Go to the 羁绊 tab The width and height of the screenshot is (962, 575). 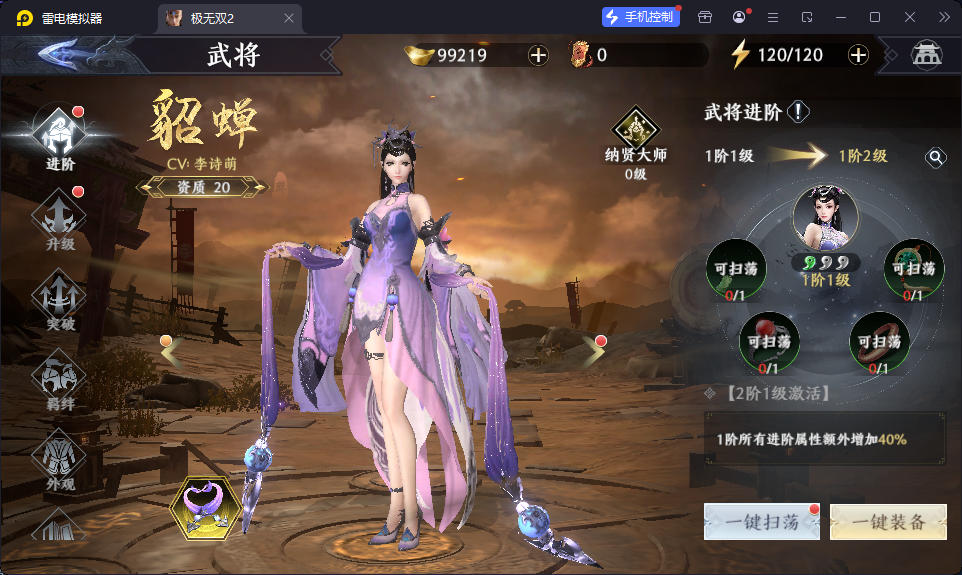(60, 380)
